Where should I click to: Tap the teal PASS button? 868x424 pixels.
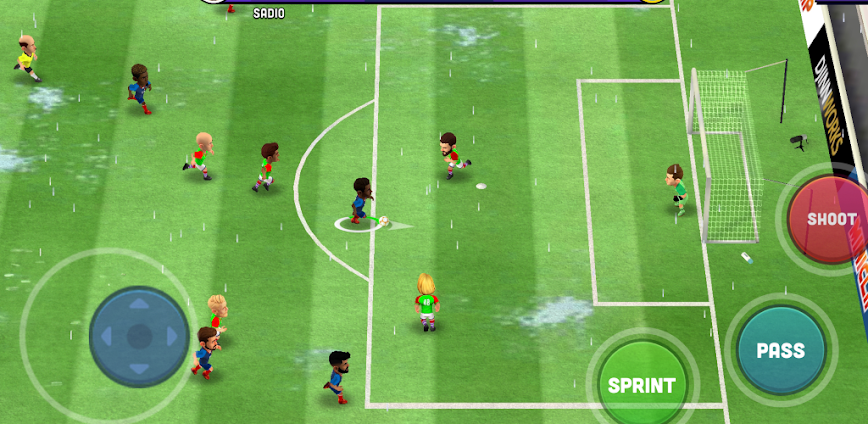pyautogui.click(x=781, y=350)
